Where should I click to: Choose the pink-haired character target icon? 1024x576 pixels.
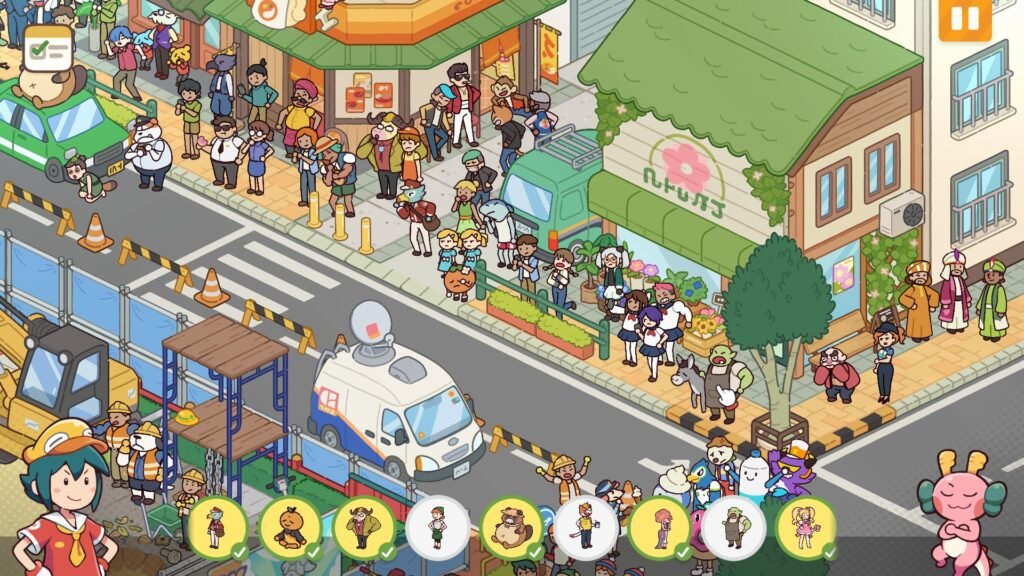659,527
